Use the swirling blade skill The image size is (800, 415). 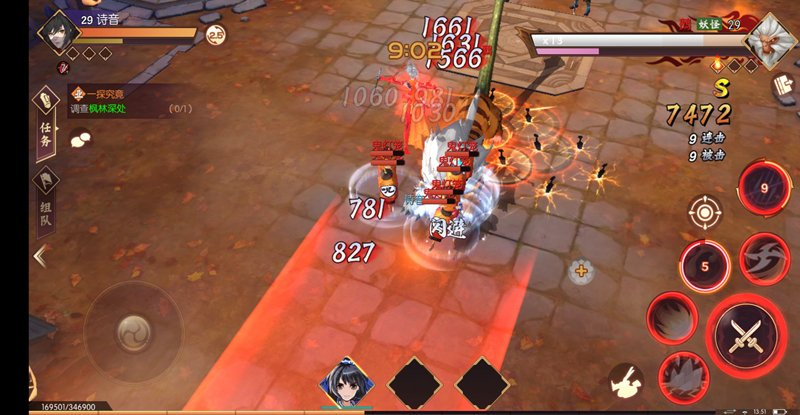[x=765, y=257]
